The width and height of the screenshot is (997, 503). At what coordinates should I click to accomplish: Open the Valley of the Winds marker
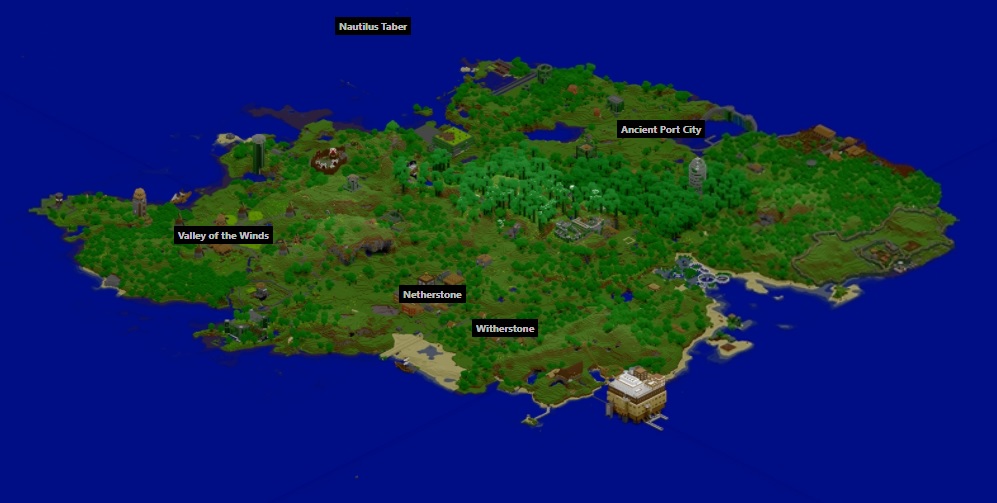224,236
